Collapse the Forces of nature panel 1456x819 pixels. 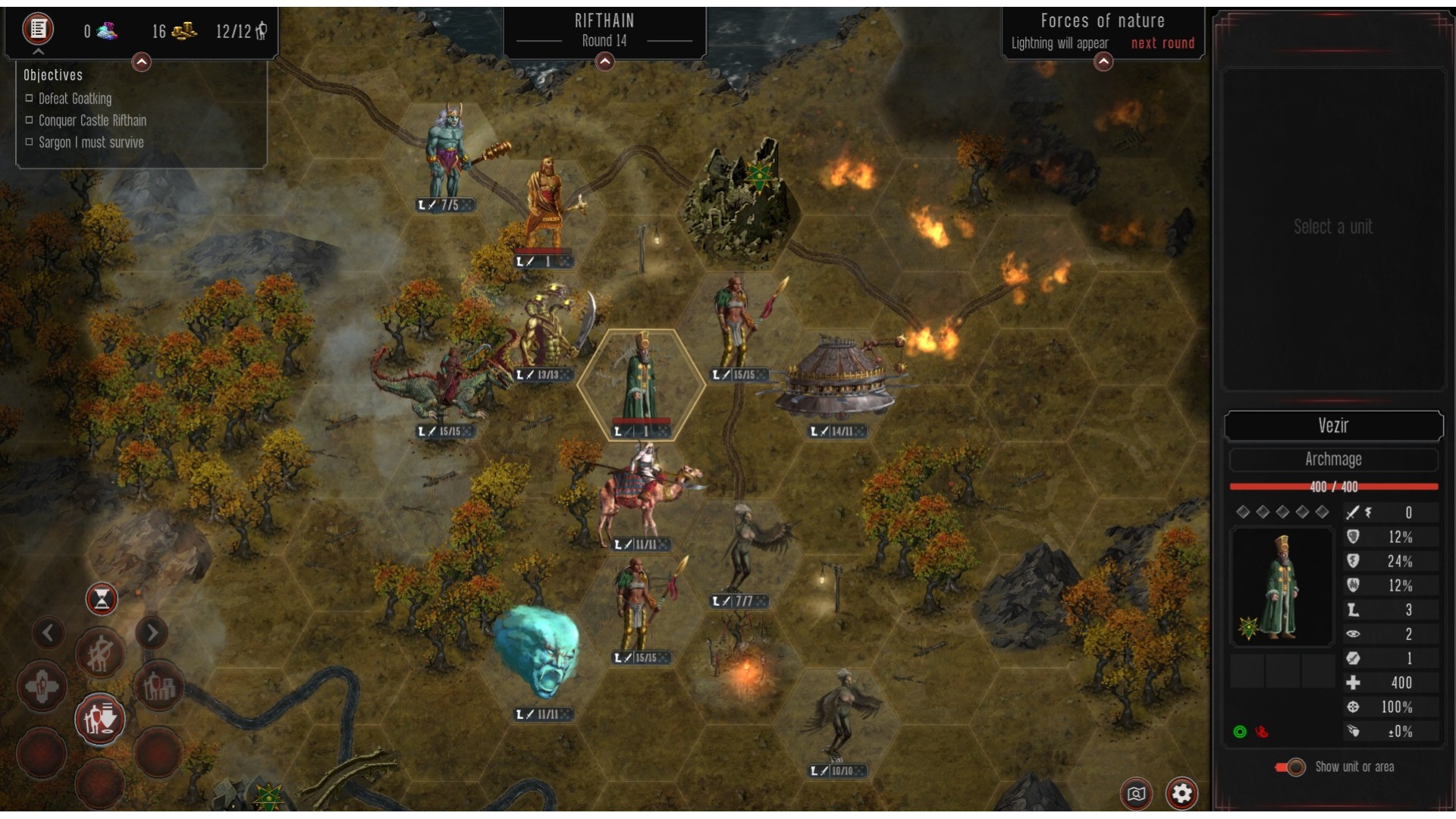pyautogui.click(x=1103, y=62)
